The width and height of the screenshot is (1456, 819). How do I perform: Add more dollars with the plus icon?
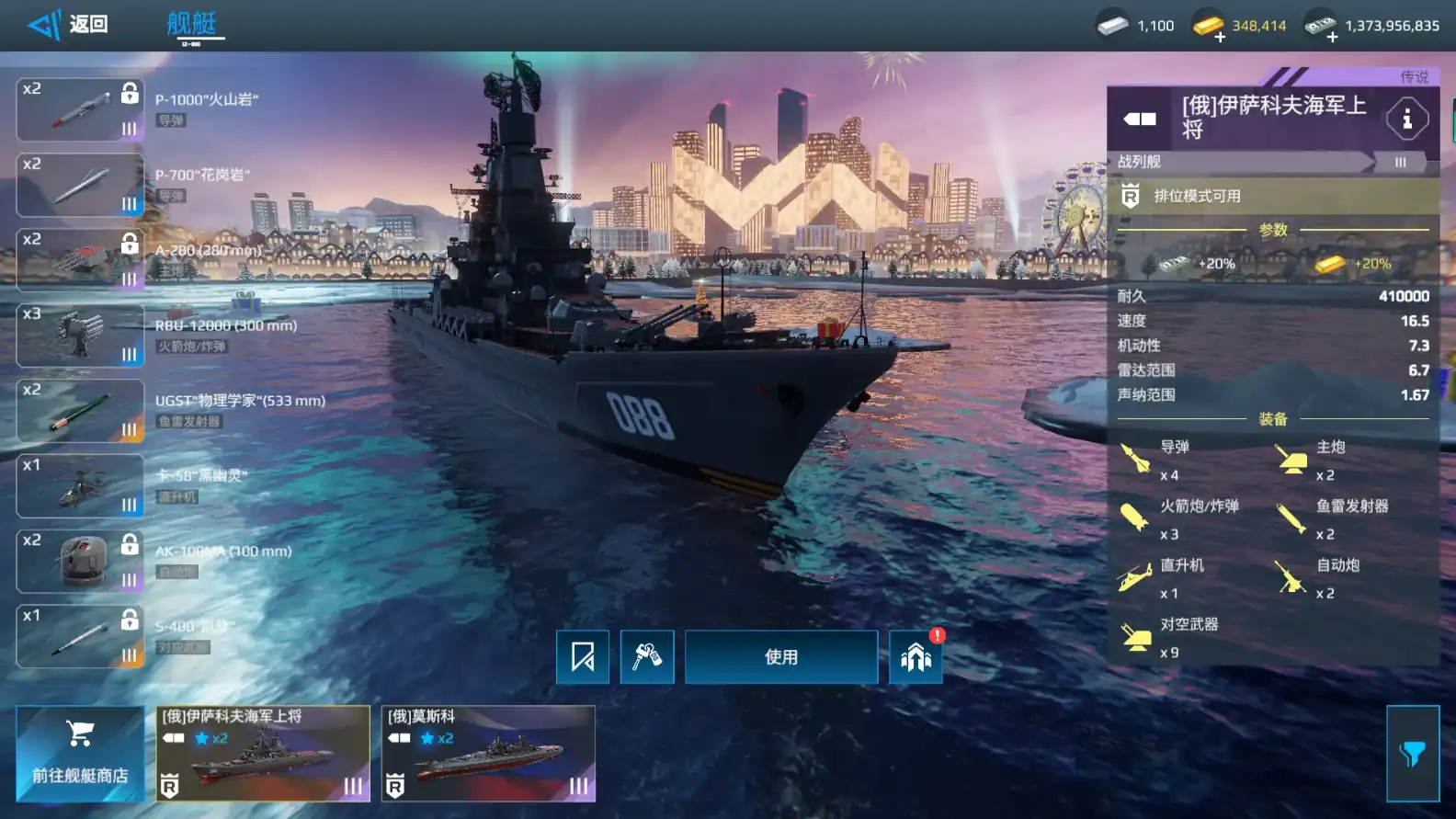tap(1332, 38)
